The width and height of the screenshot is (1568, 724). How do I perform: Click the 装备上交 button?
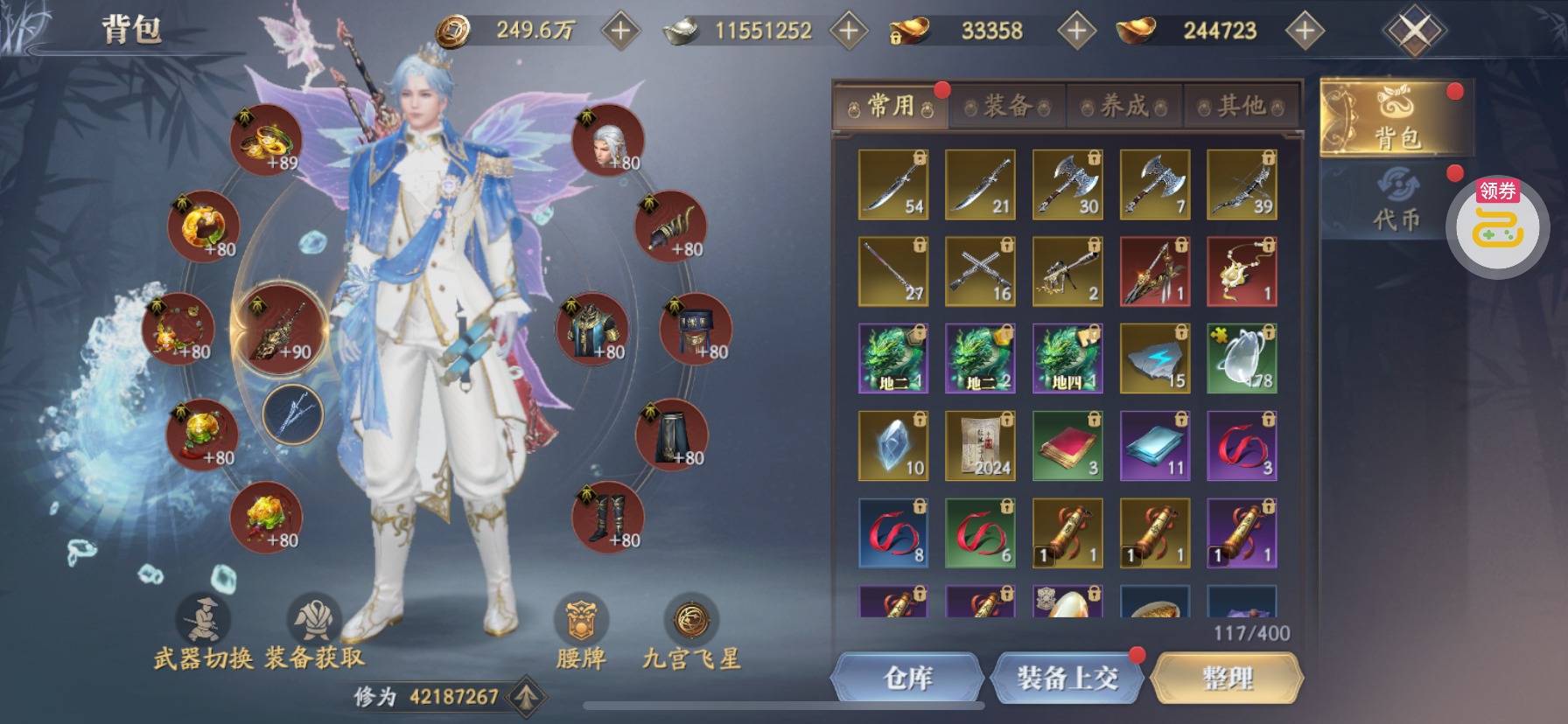[1067, 678]
